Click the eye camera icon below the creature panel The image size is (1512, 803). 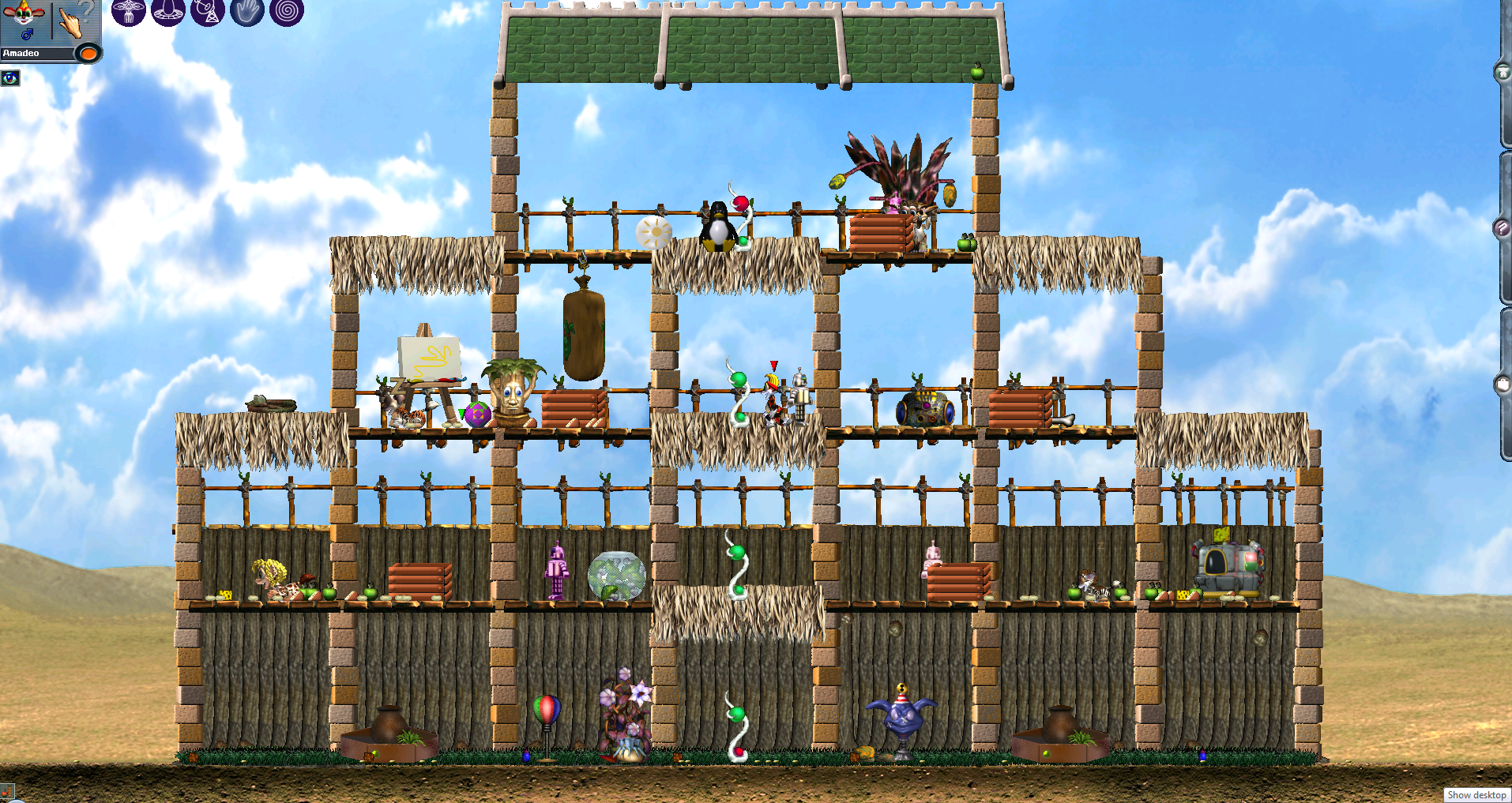pos(10,77)
